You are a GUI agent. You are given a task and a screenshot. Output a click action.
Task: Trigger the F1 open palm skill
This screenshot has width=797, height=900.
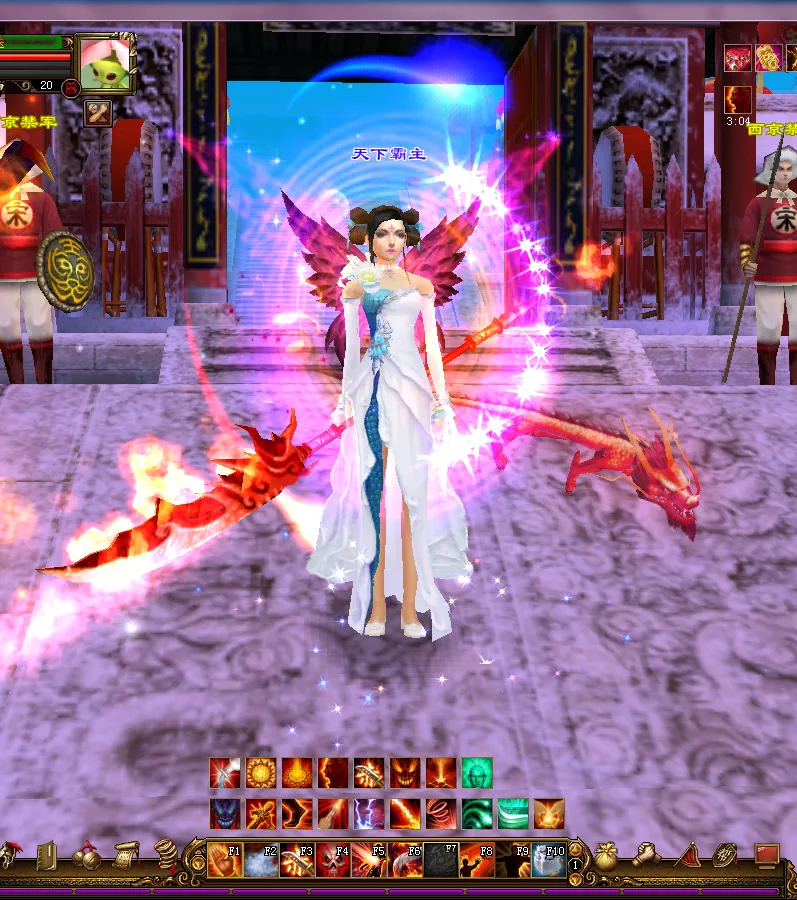click(223, 860)
